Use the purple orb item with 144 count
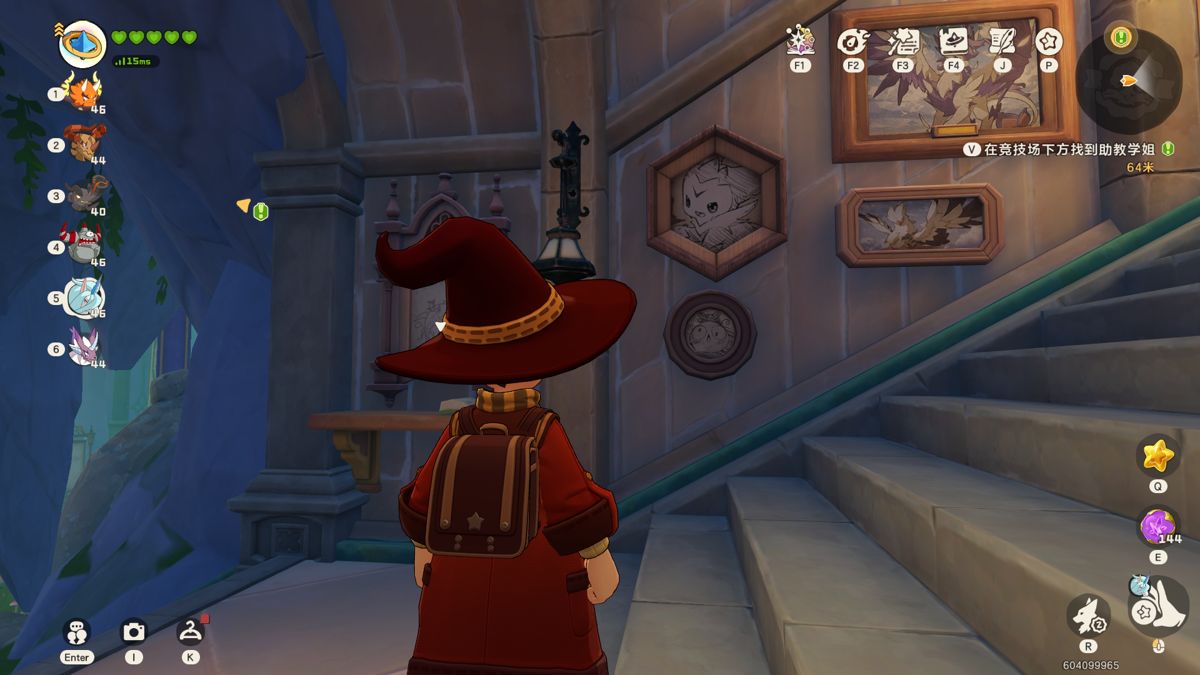1200x675 pixels. tap(1158, 527)
